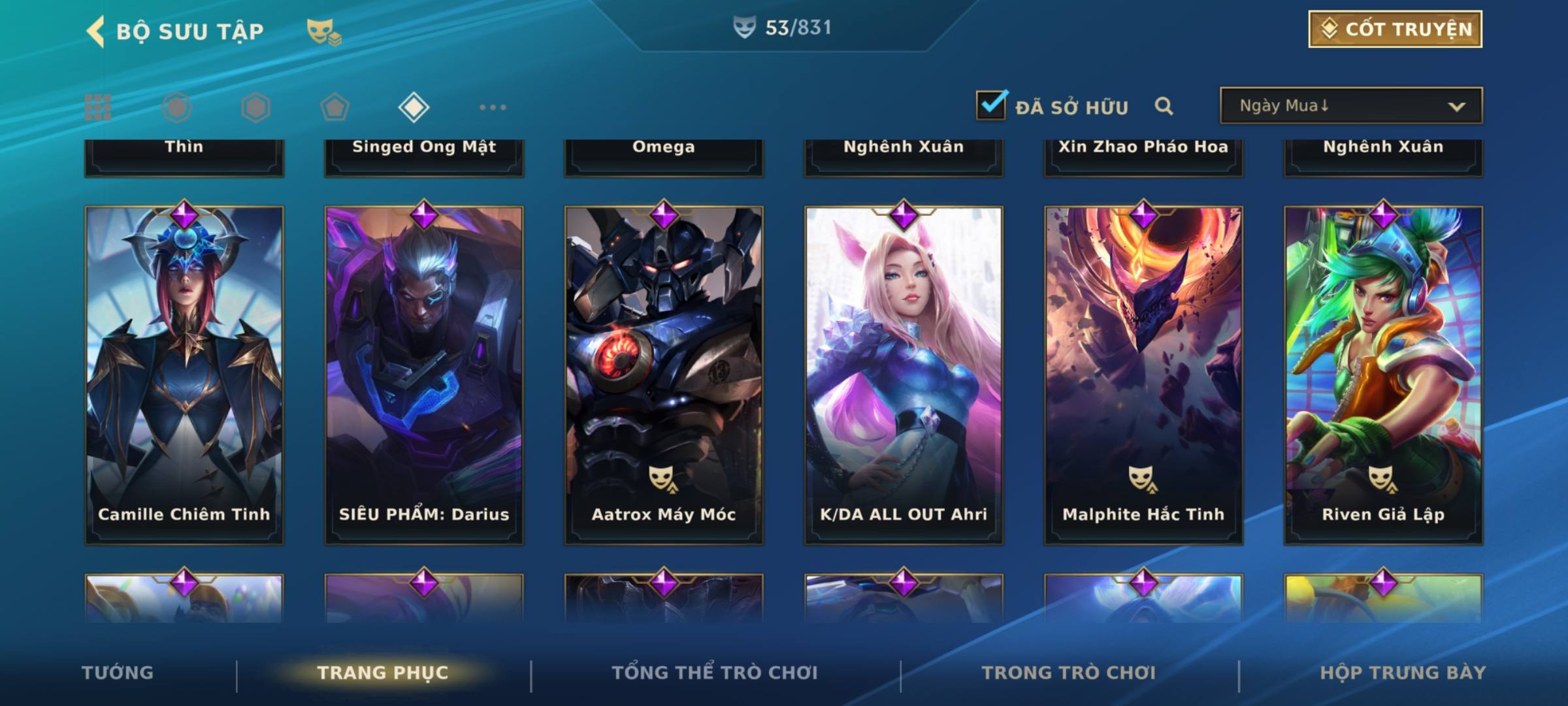This screenshot has width=1568, height=706.
Task: Switch to the Tổng Thể Trò Chơi tab
Action: (x=715, y=673)
